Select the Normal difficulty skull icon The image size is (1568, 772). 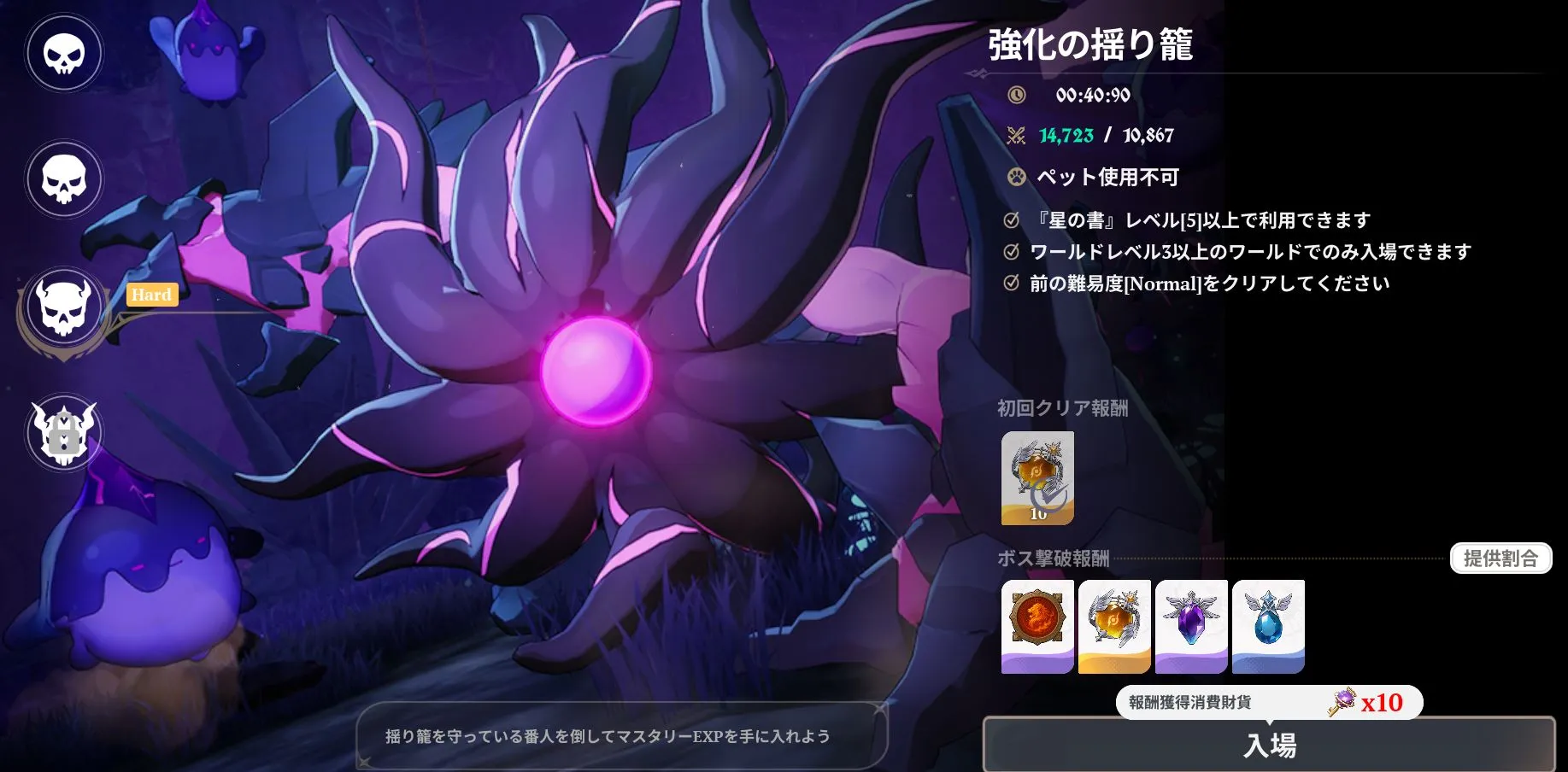pyautogui.click(x=63, y=179)
